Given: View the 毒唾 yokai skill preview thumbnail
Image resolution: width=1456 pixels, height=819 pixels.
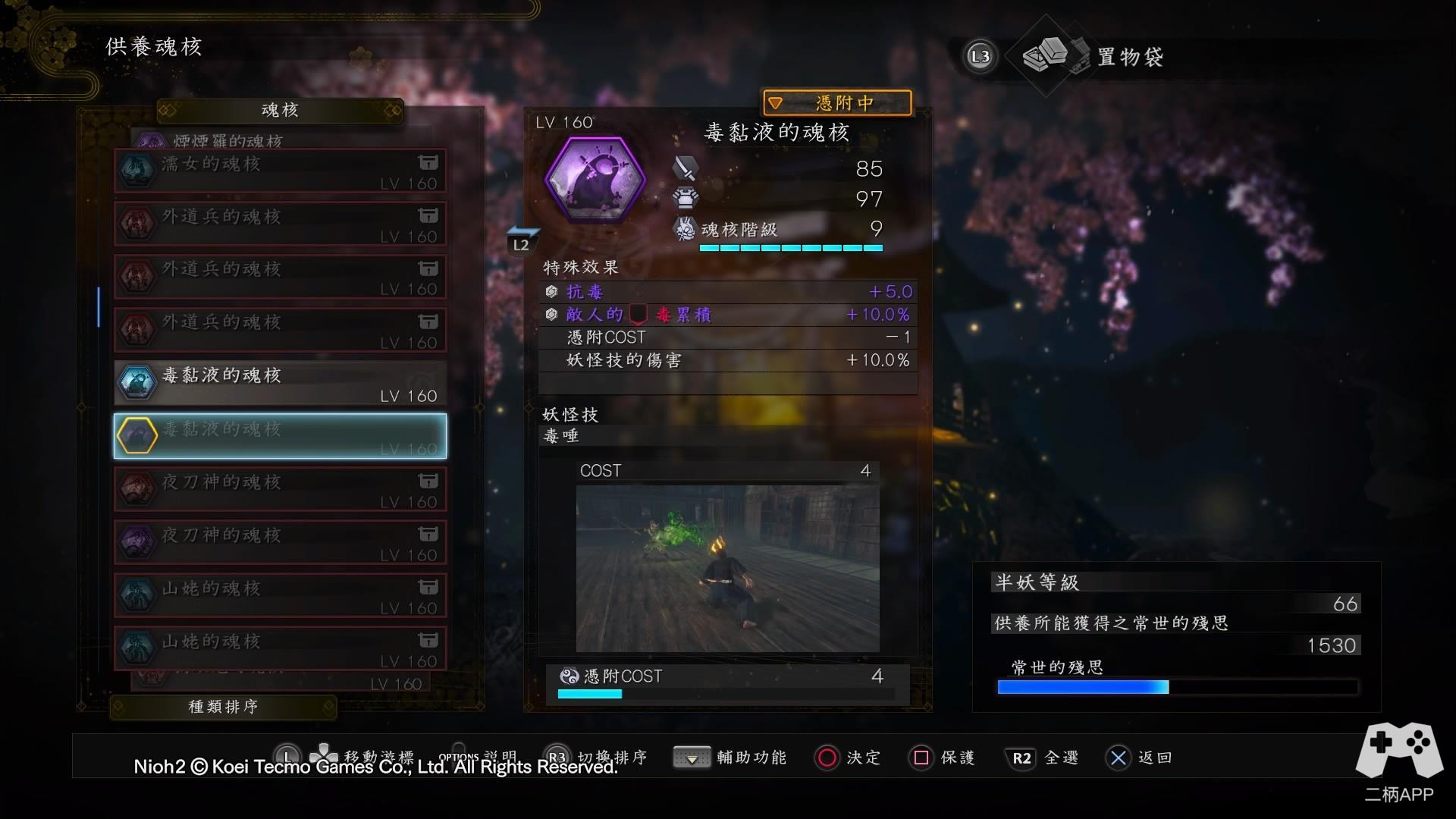Looking at the screenshot, I should click(x=727, y=568).
